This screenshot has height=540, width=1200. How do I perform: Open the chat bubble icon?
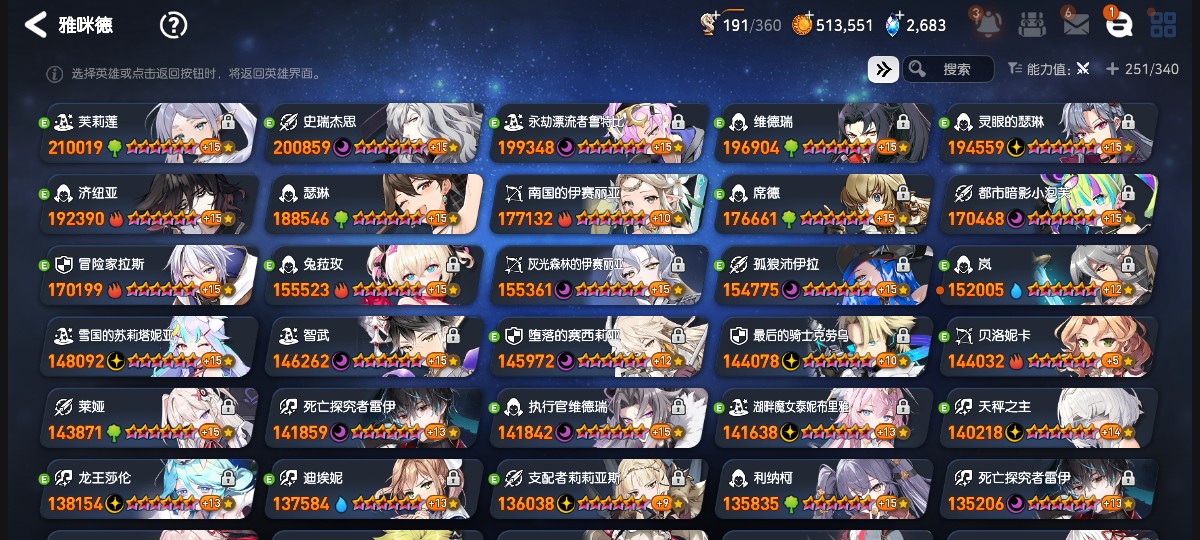tap(1119, 25)
